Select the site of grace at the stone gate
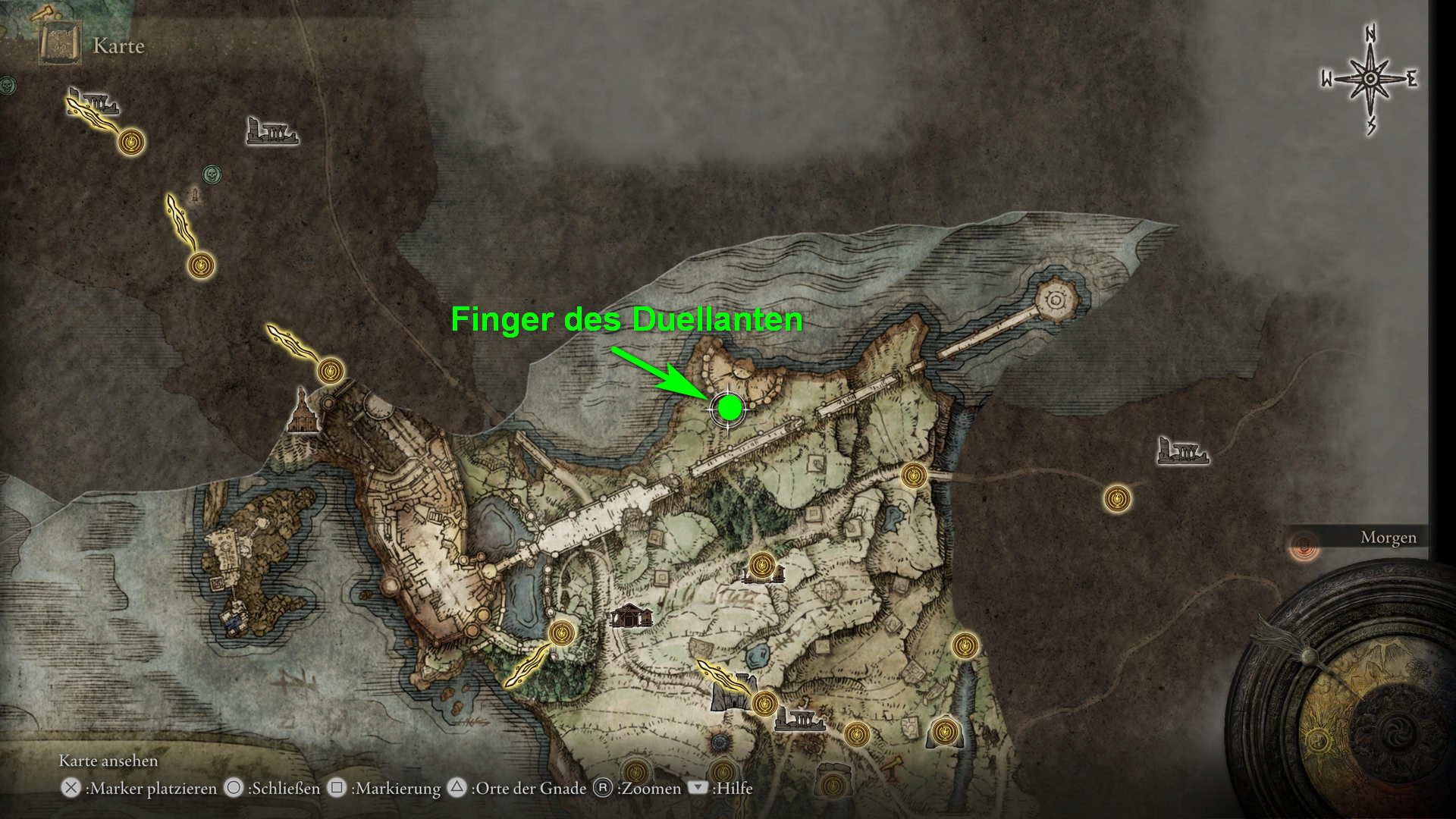This screenshot has width=1456, height=819. click(x=765, y=703)
